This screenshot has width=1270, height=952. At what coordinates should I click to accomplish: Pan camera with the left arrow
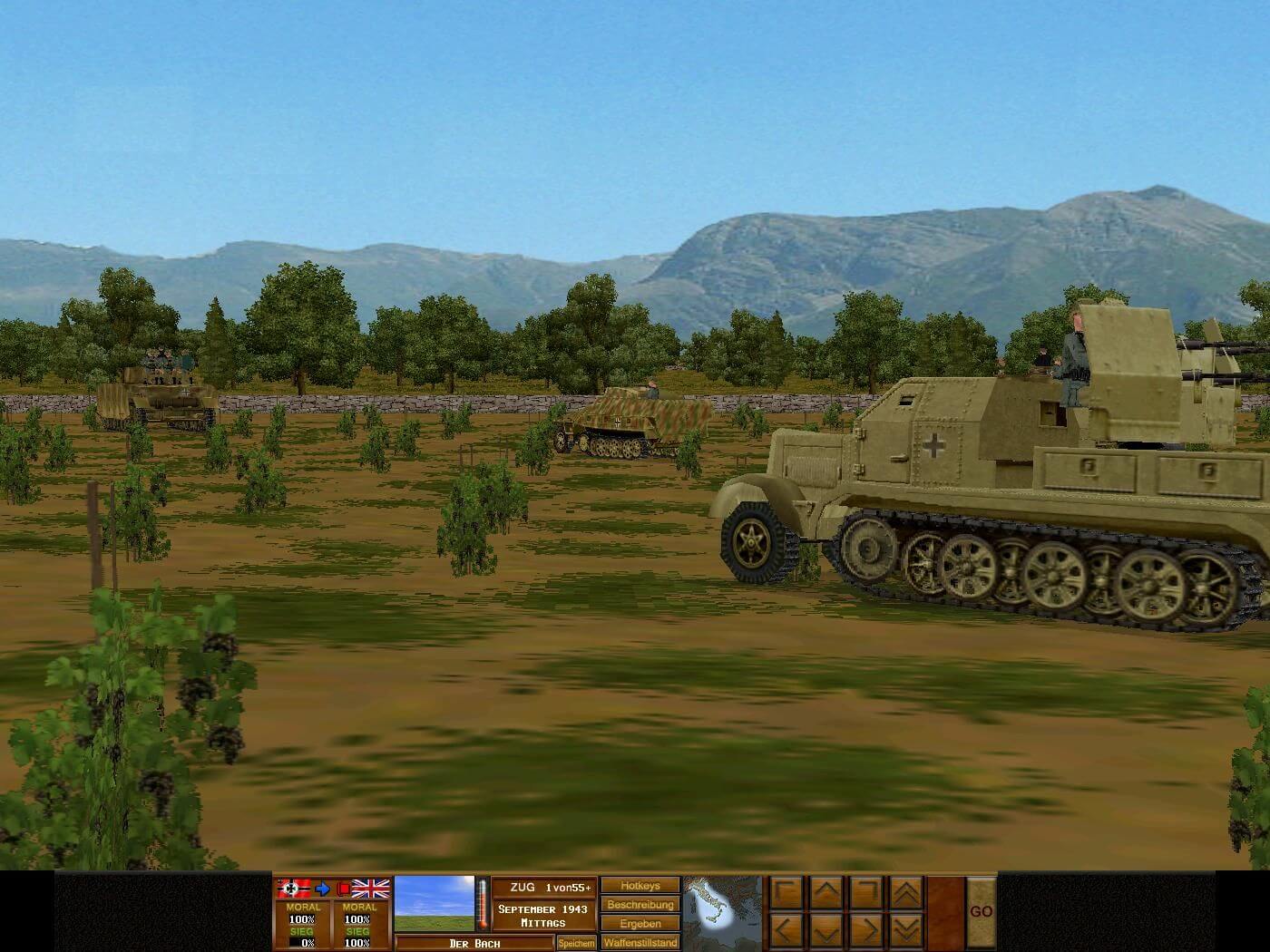tap(786, 931)
